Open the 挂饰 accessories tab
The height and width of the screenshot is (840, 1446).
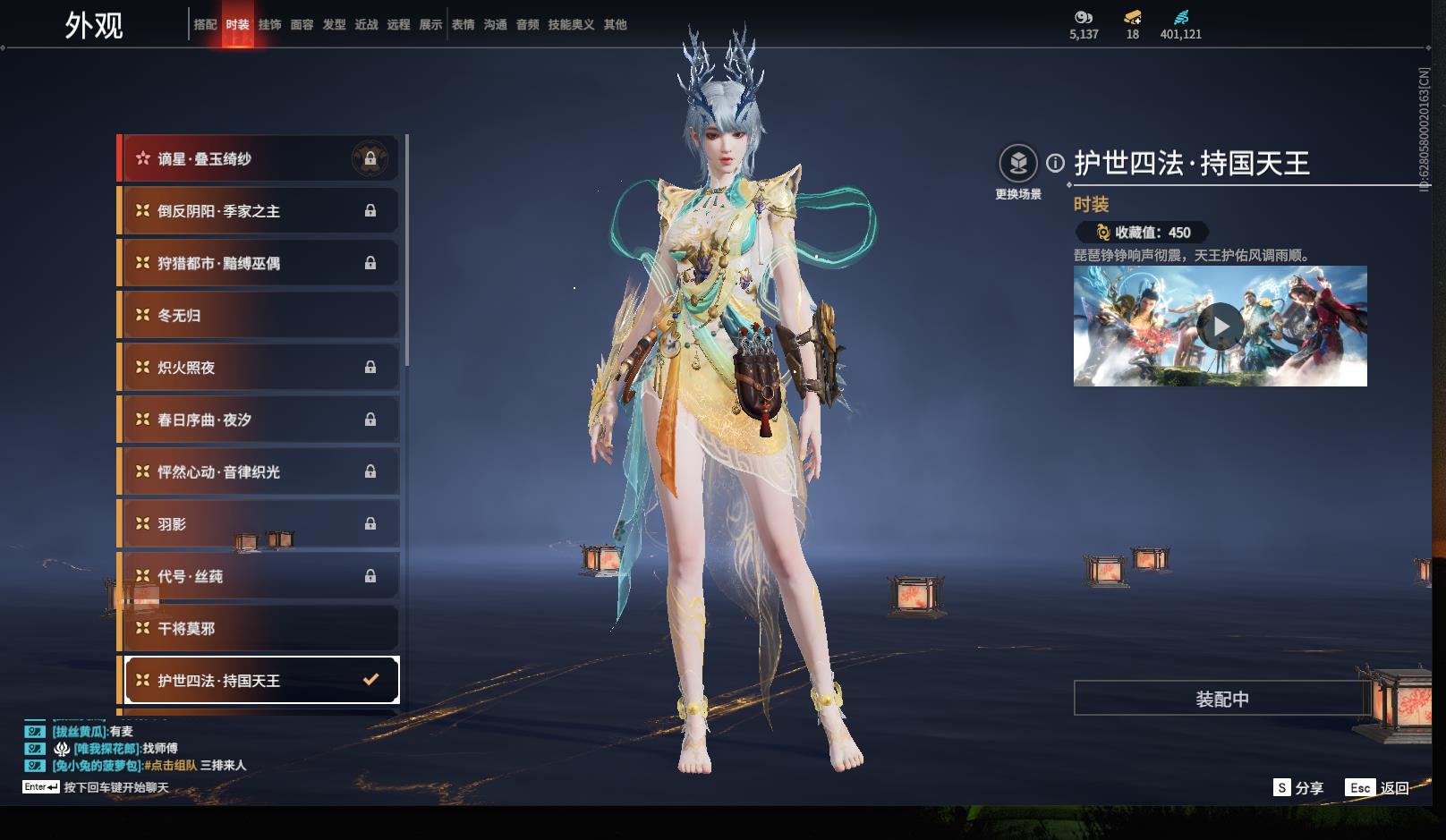pos(269,25)
